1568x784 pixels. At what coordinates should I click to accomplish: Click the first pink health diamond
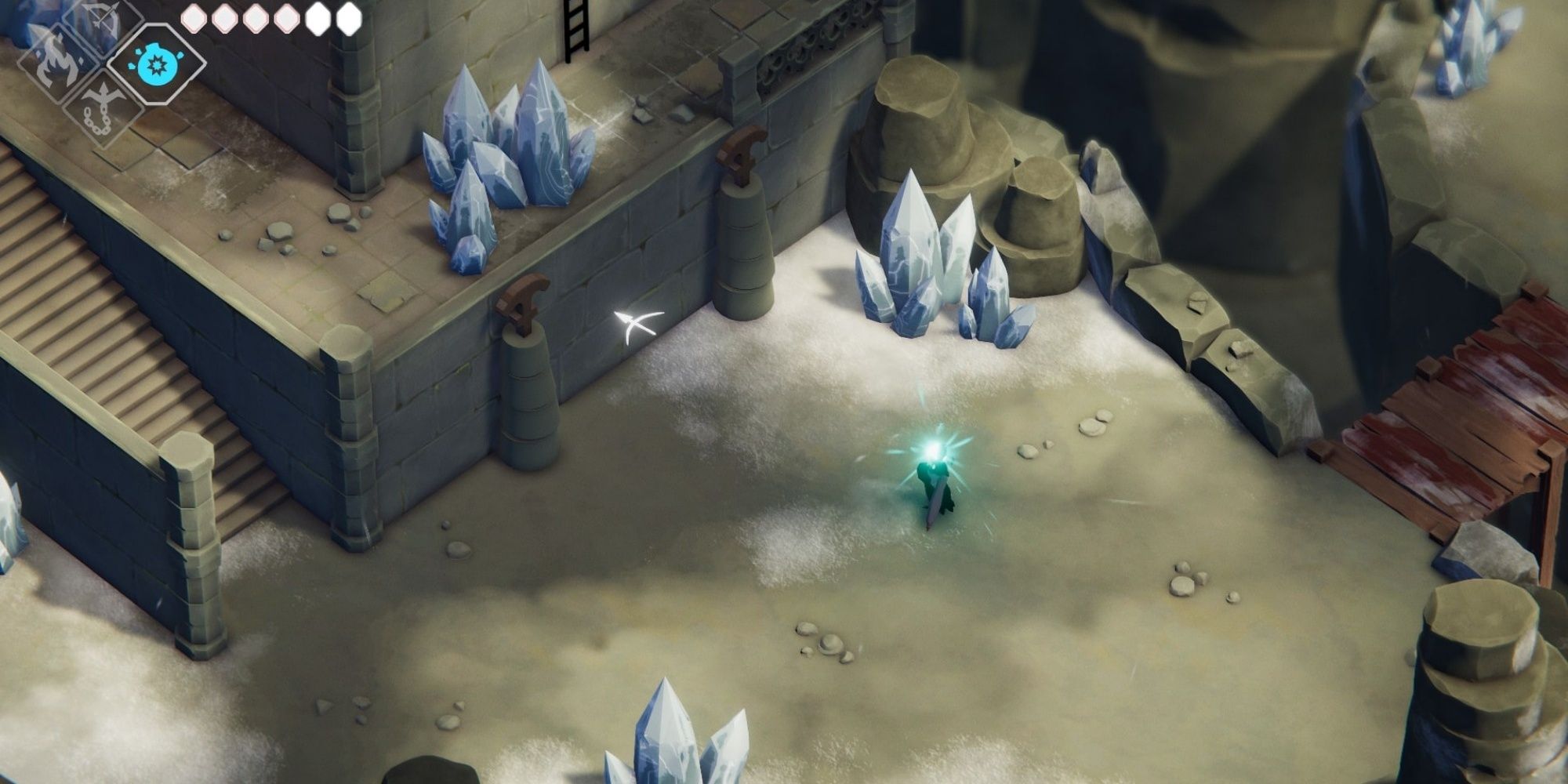pyautogui.click(x=193, y=18)
